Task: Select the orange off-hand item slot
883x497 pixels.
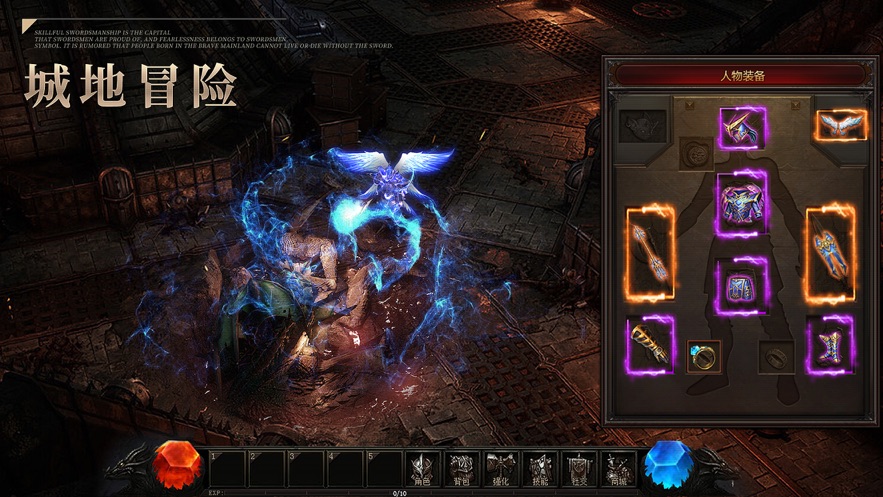Action: pos(830,254)
